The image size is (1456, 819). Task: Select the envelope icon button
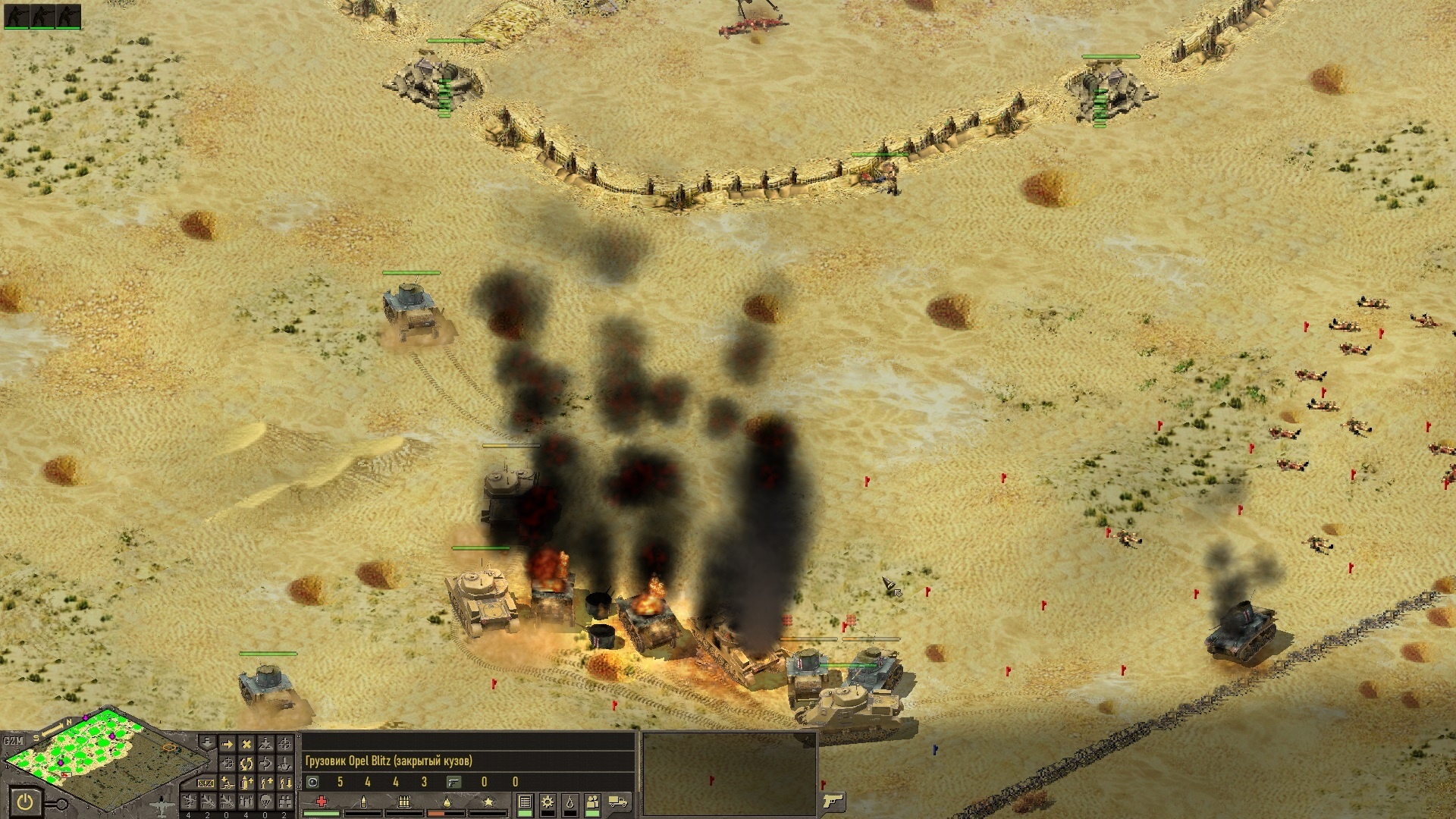[x=206, y=783]
